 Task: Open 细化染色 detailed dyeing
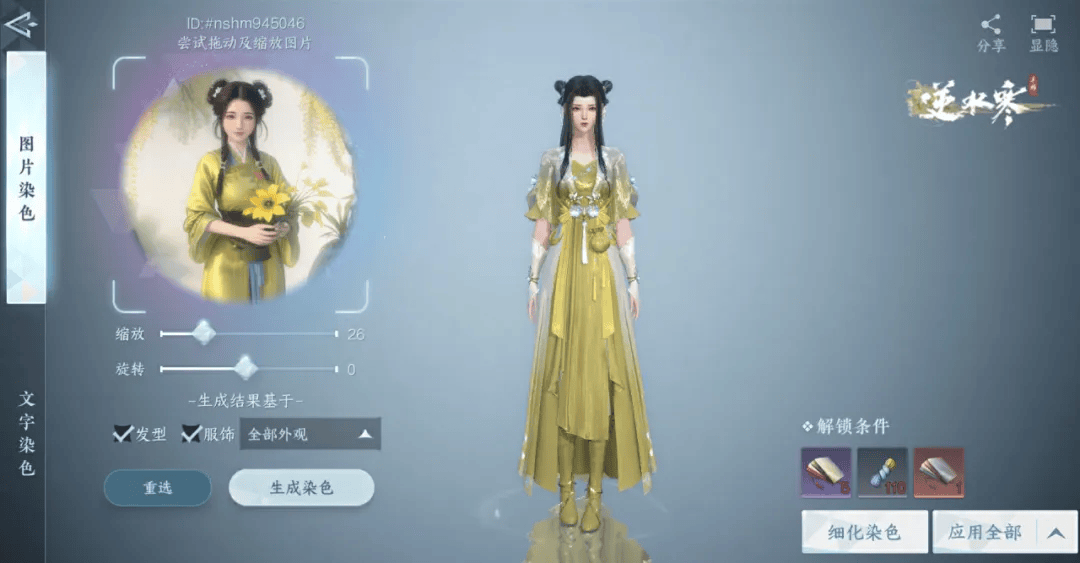coord(864,532)
